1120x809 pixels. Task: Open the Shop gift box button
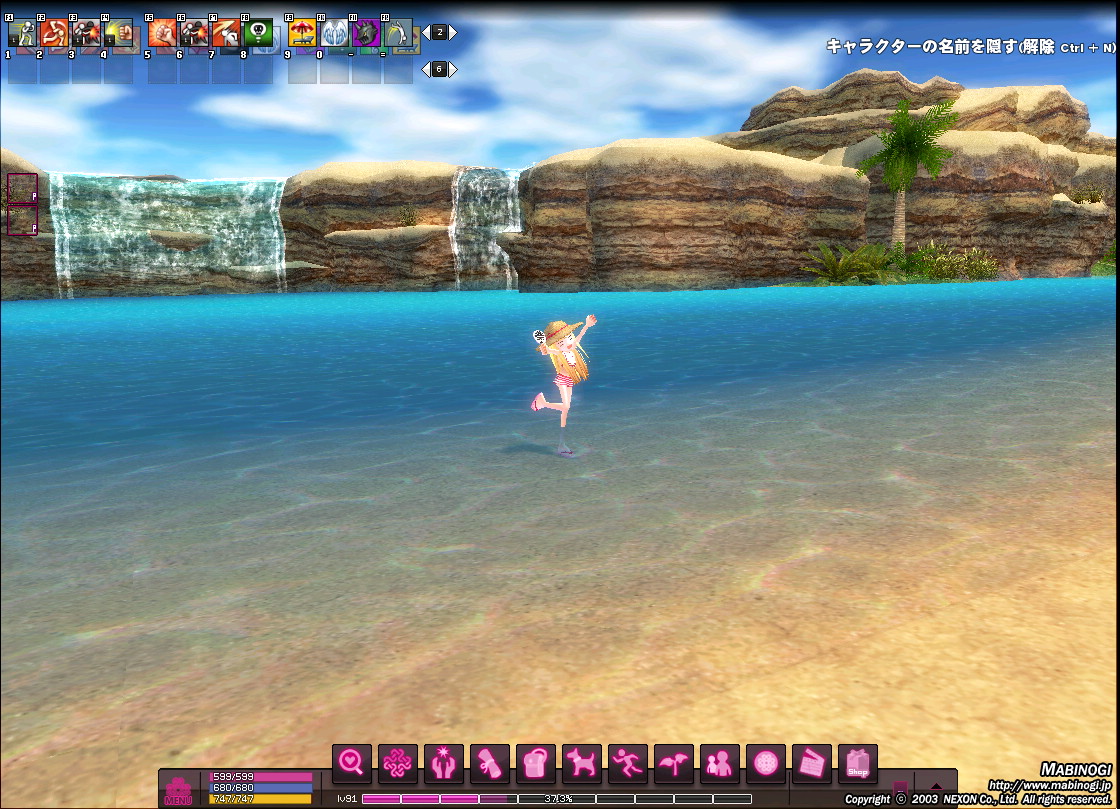point(858,764)
